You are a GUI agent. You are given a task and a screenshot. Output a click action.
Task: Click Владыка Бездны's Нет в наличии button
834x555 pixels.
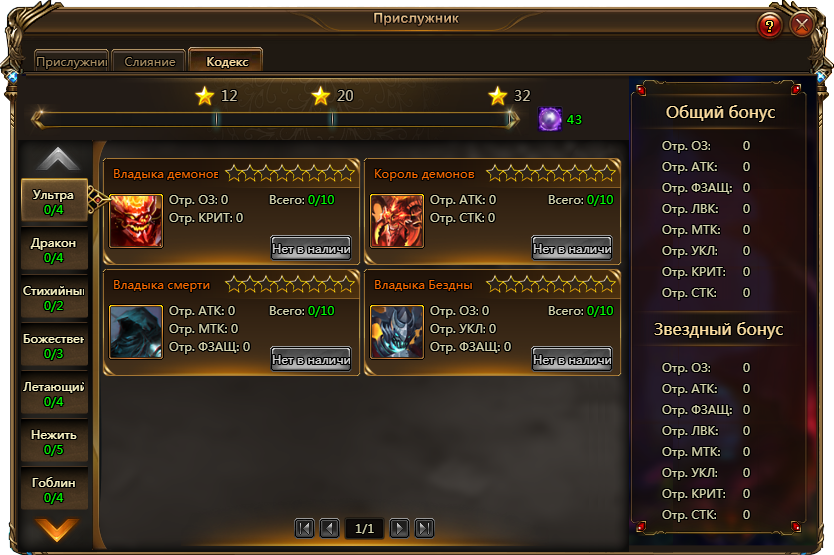[572, 359]
